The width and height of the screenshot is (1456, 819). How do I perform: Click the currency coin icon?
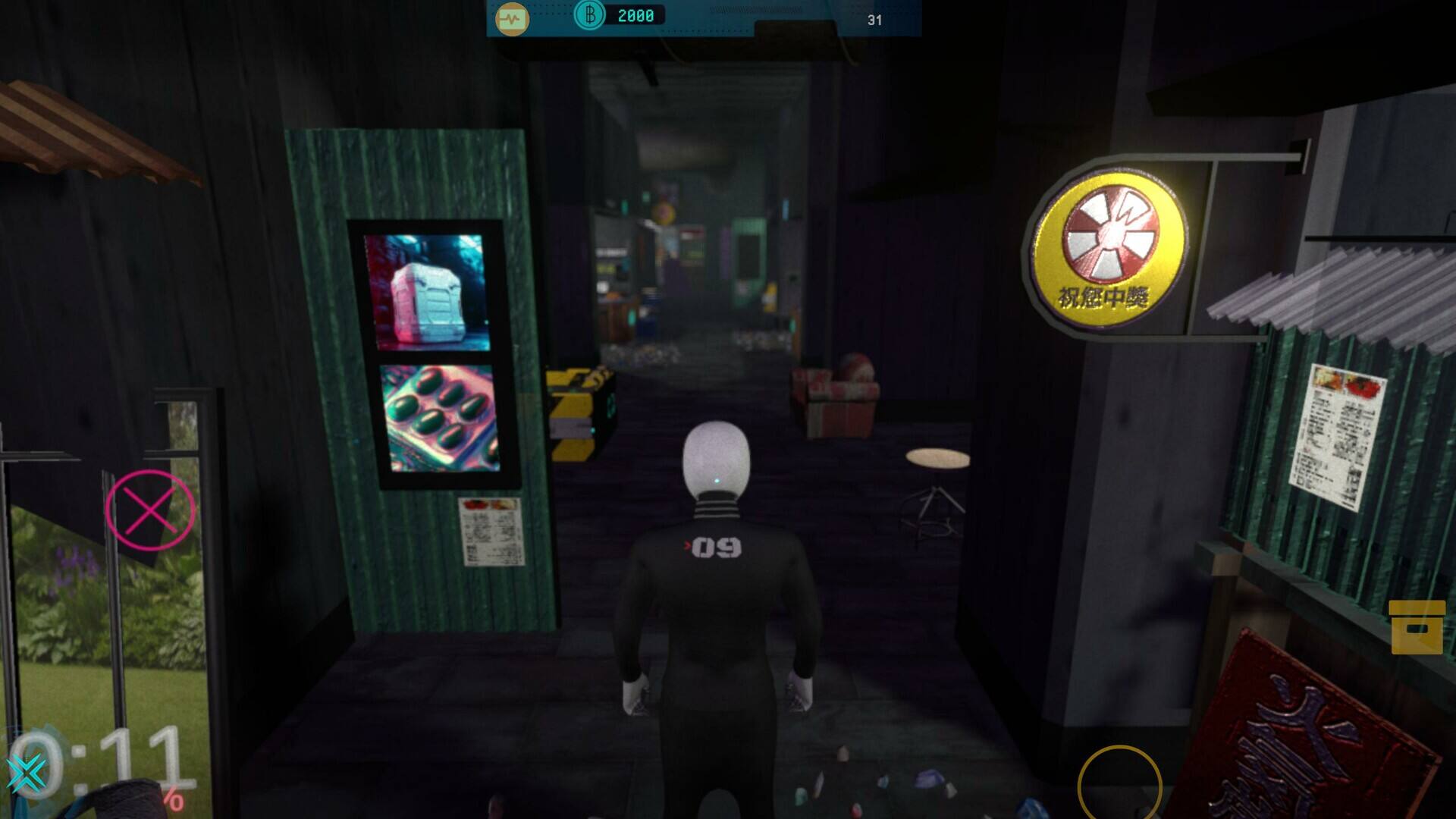tap(588, 15)
